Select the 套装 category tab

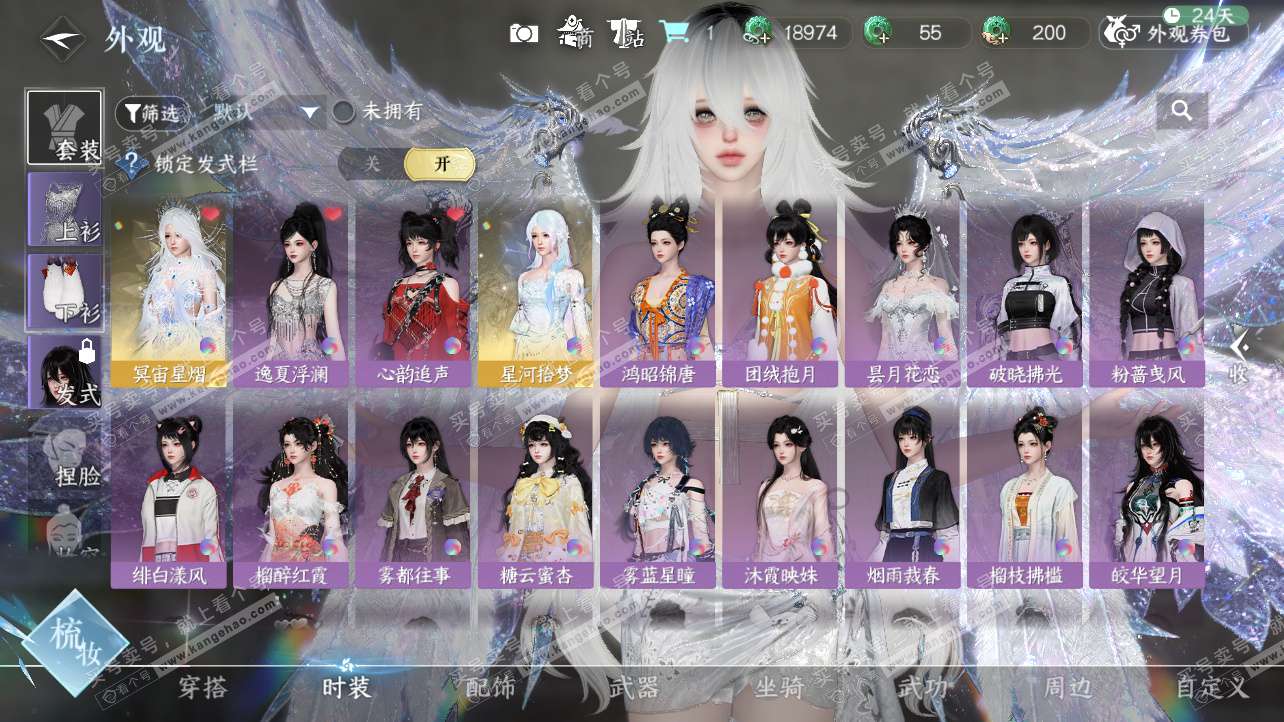pos(65,128)
